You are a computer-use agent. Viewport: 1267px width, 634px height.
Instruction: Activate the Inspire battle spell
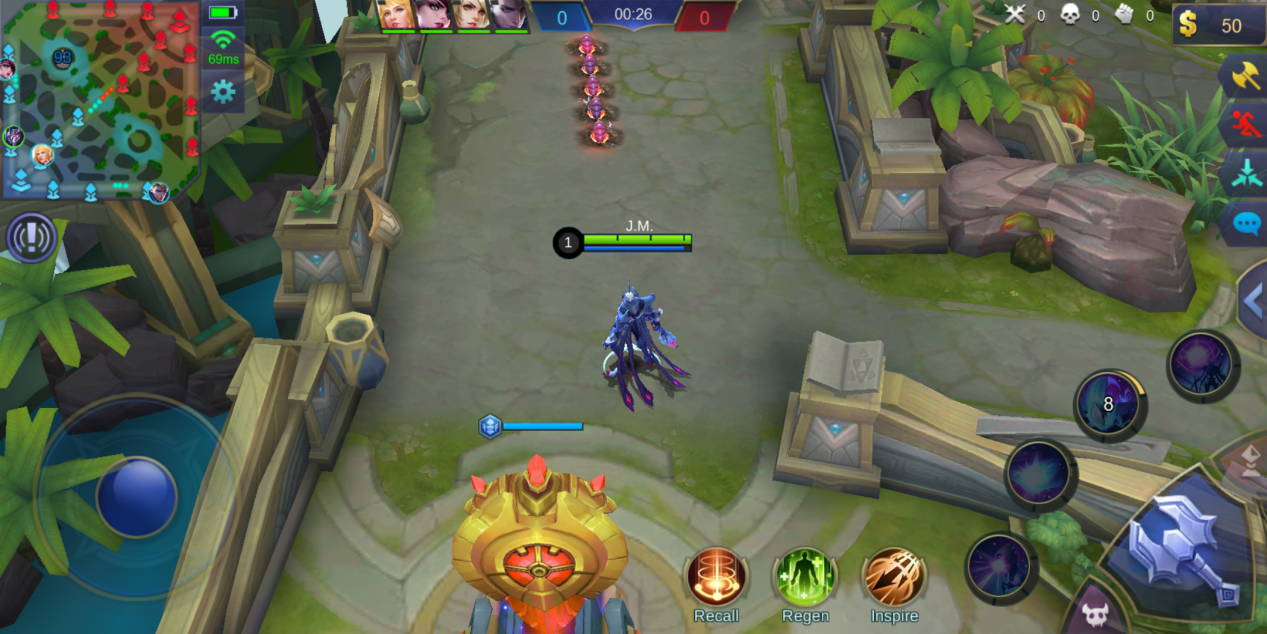pos(894,577)
